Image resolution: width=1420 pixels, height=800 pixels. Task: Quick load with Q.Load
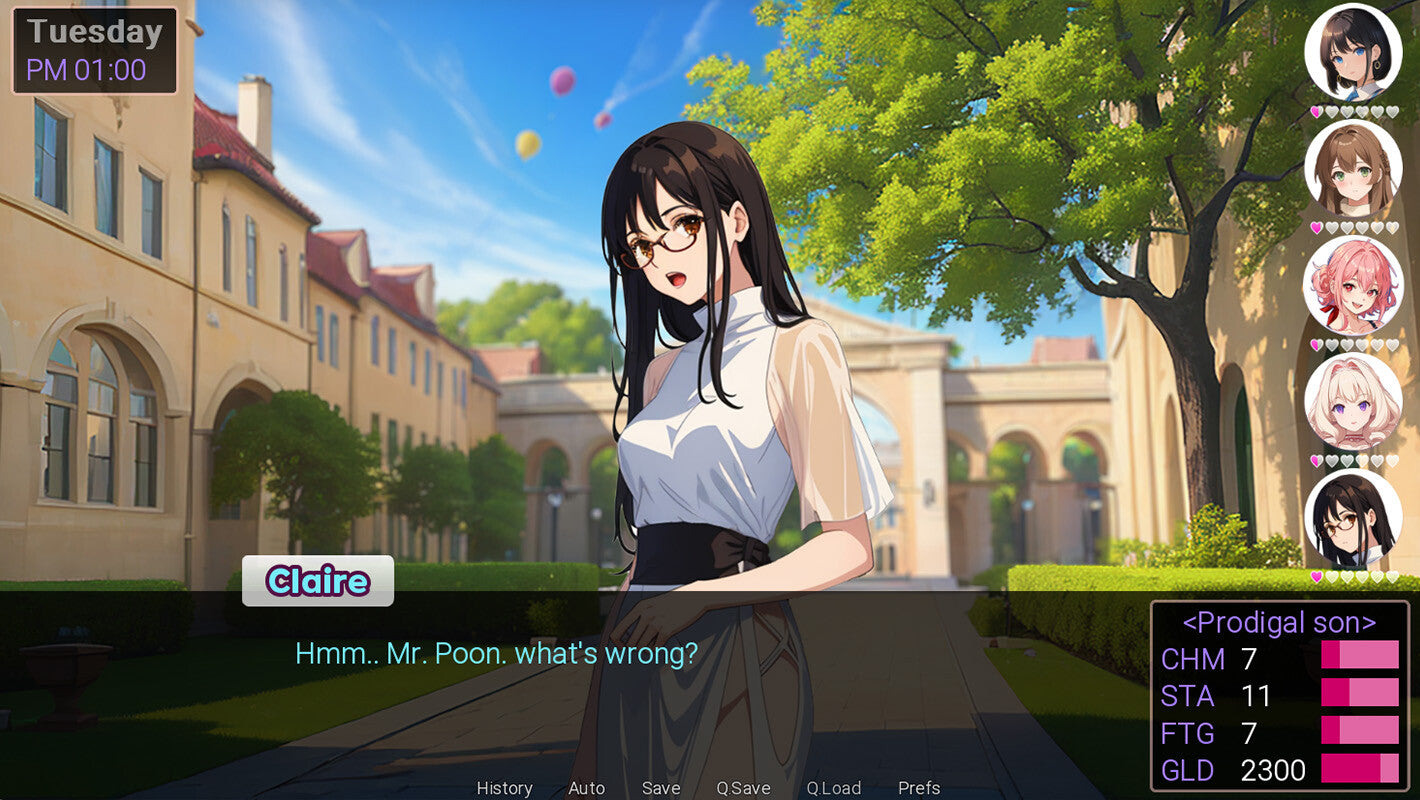pyautogui.click(x=833, y=788)
